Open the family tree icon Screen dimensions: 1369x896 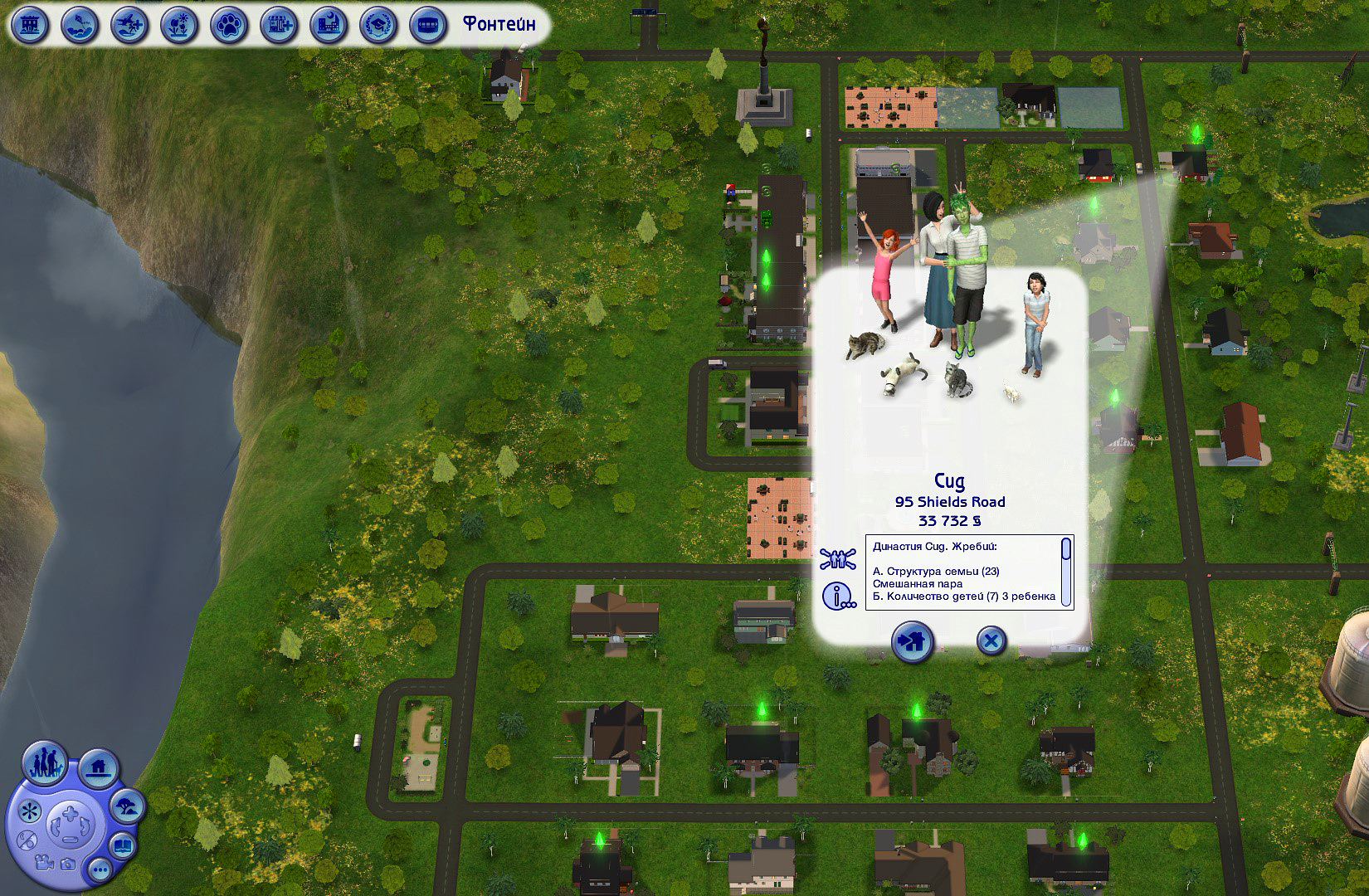836,558
